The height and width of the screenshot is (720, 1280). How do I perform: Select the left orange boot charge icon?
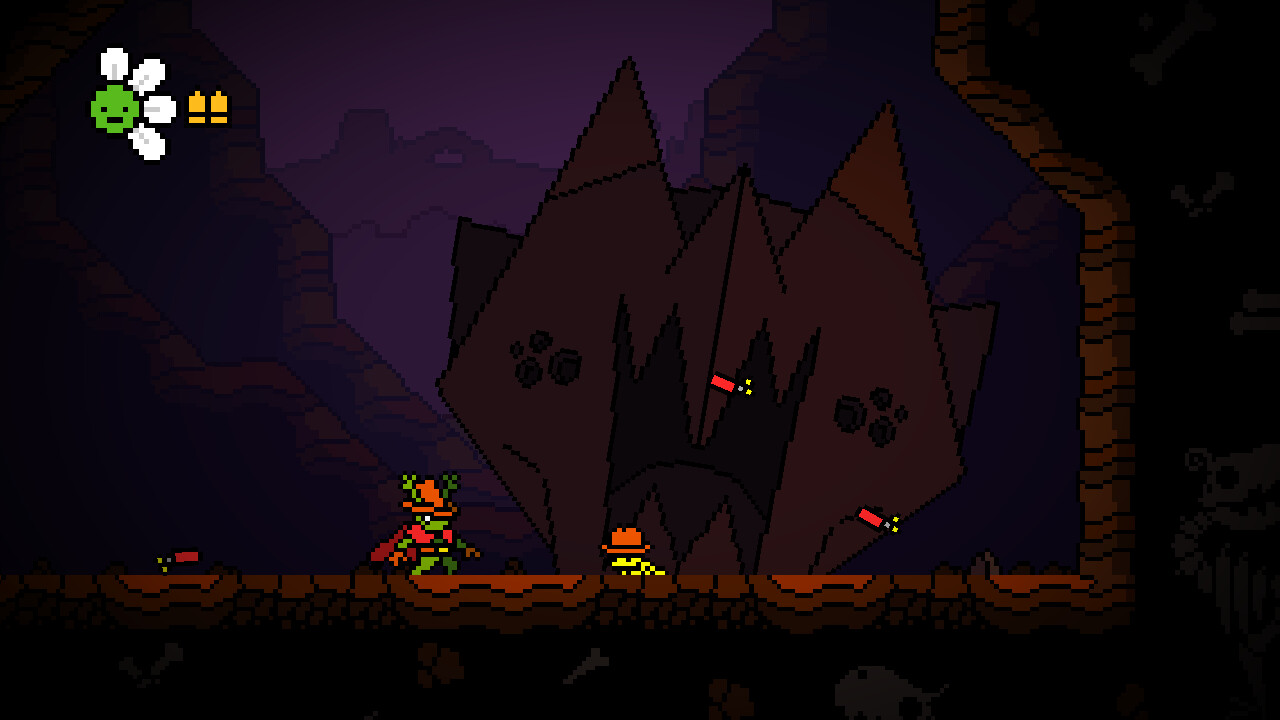tap(198, 105)
